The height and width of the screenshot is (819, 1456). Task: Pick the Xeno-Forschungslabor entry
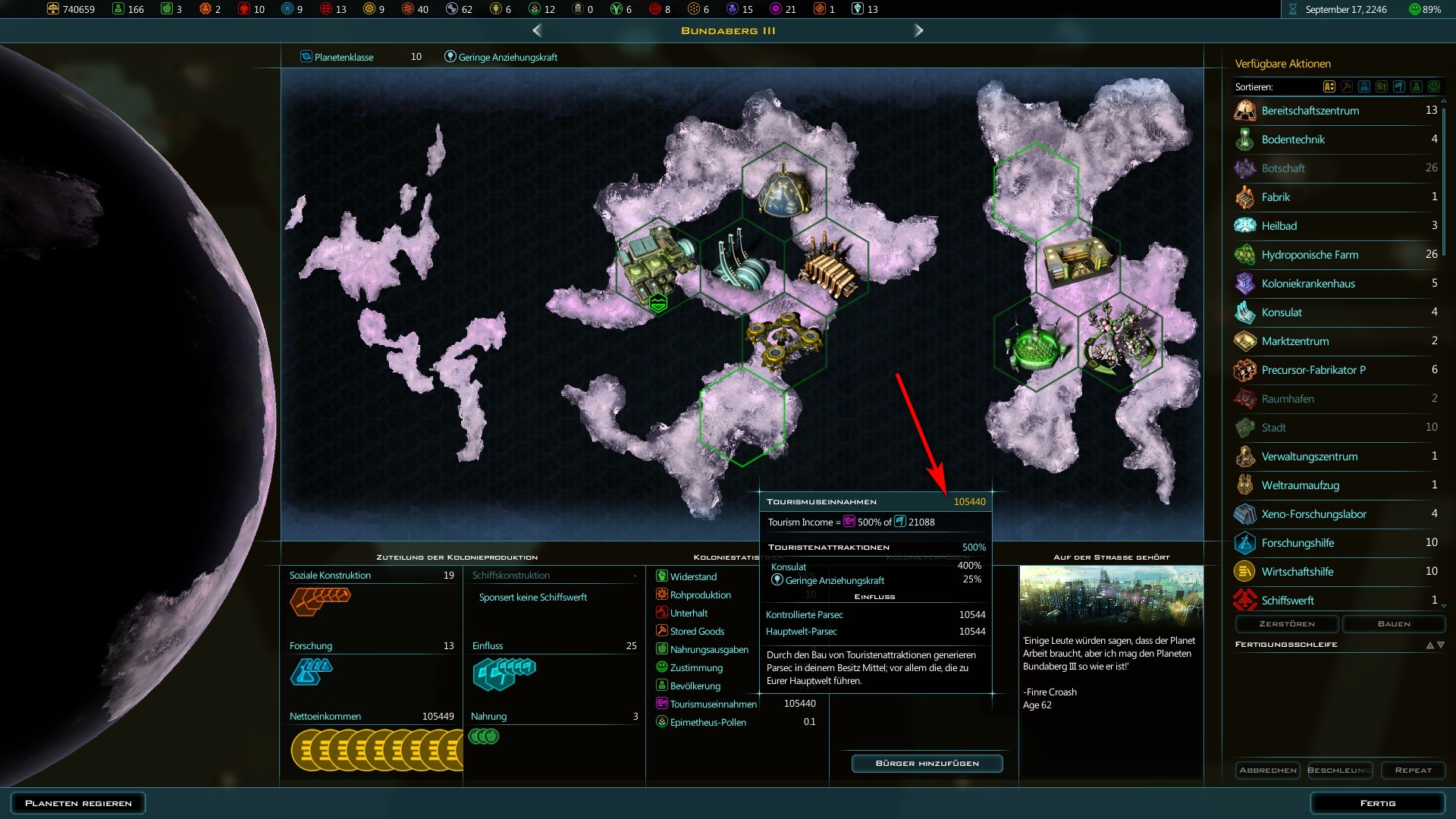pos(1313,514)
